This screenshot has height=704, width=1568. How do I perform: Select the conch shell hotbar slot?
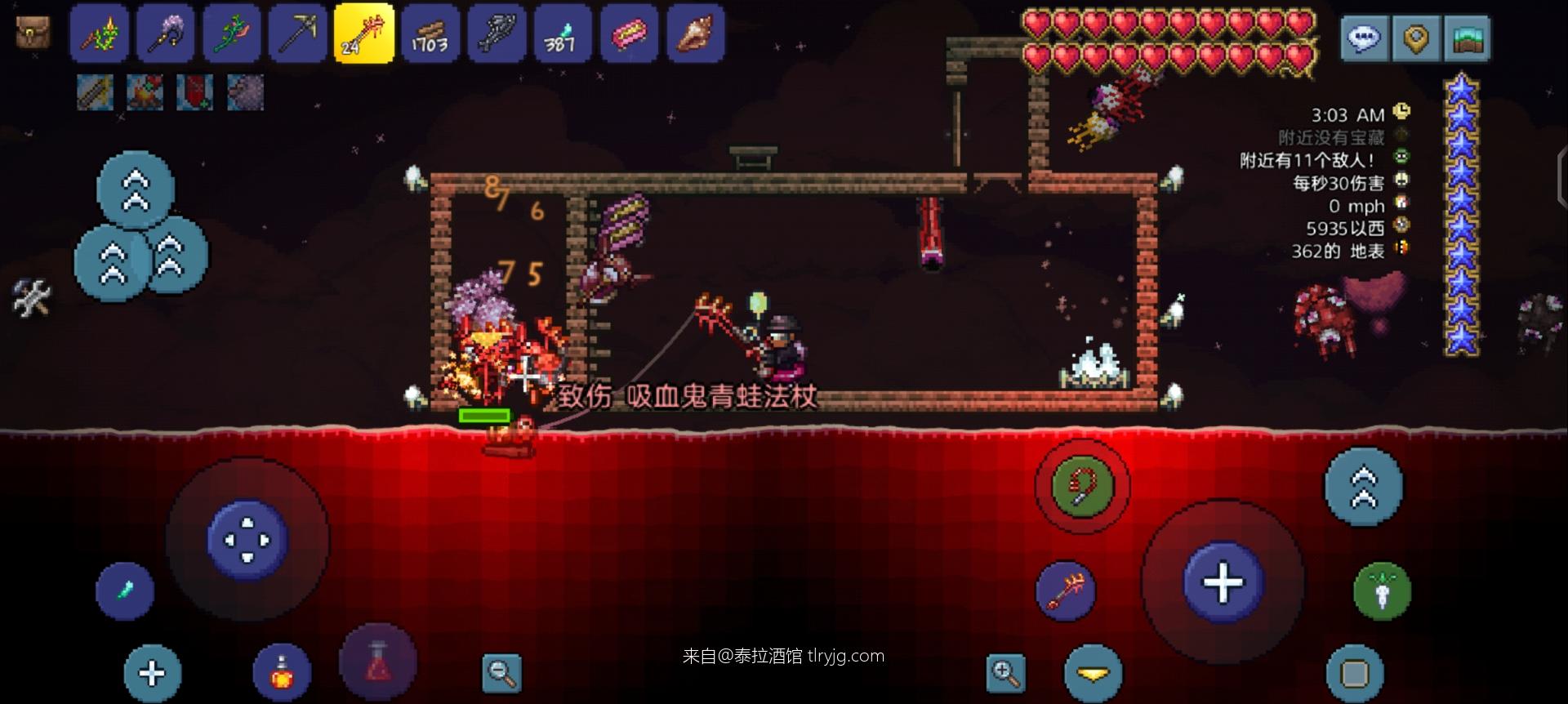[x=696, y=34]
